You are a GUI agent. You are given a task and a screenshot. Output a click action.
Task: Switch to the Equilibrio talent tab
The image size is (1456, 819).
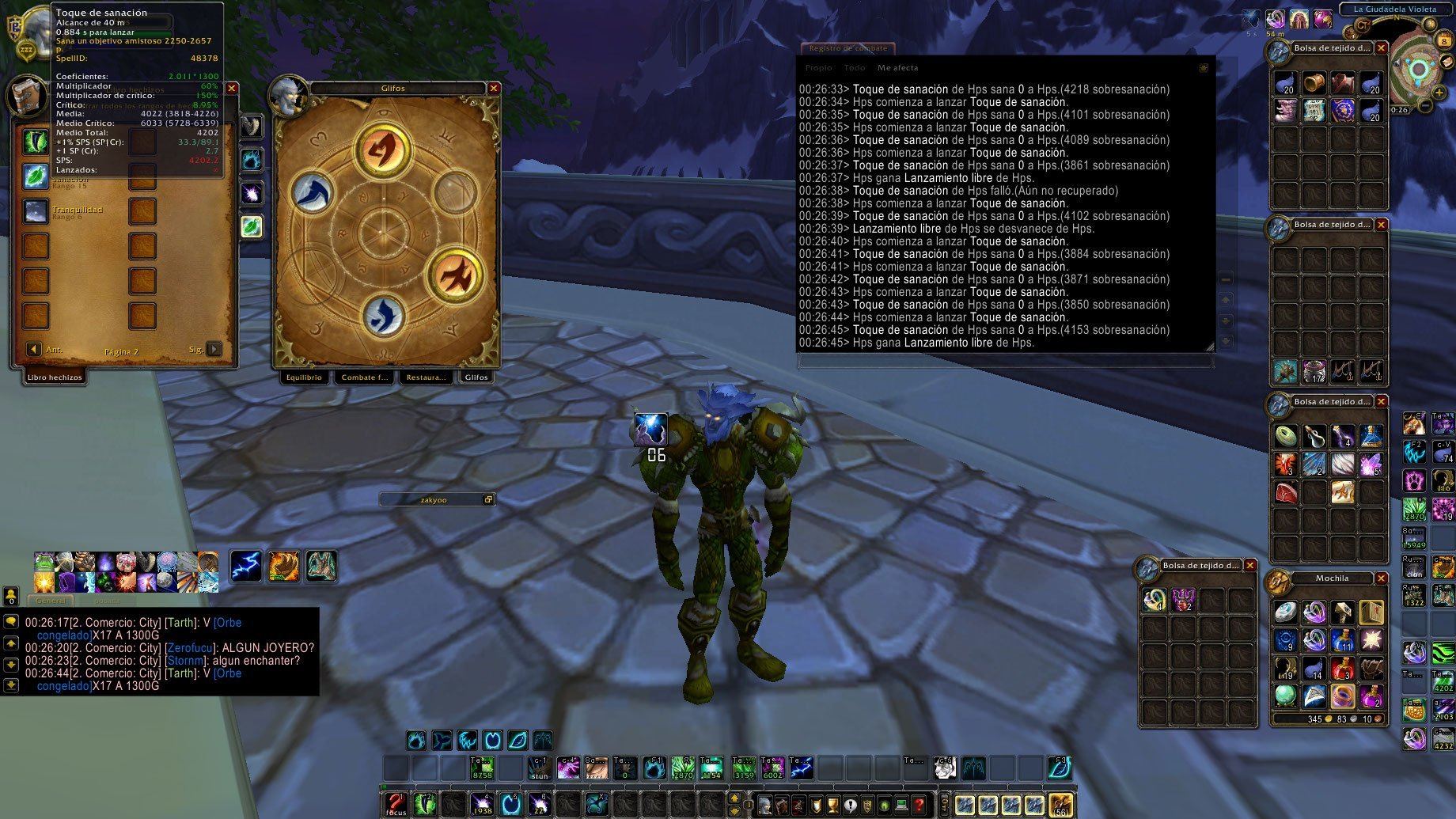[304, 377]
